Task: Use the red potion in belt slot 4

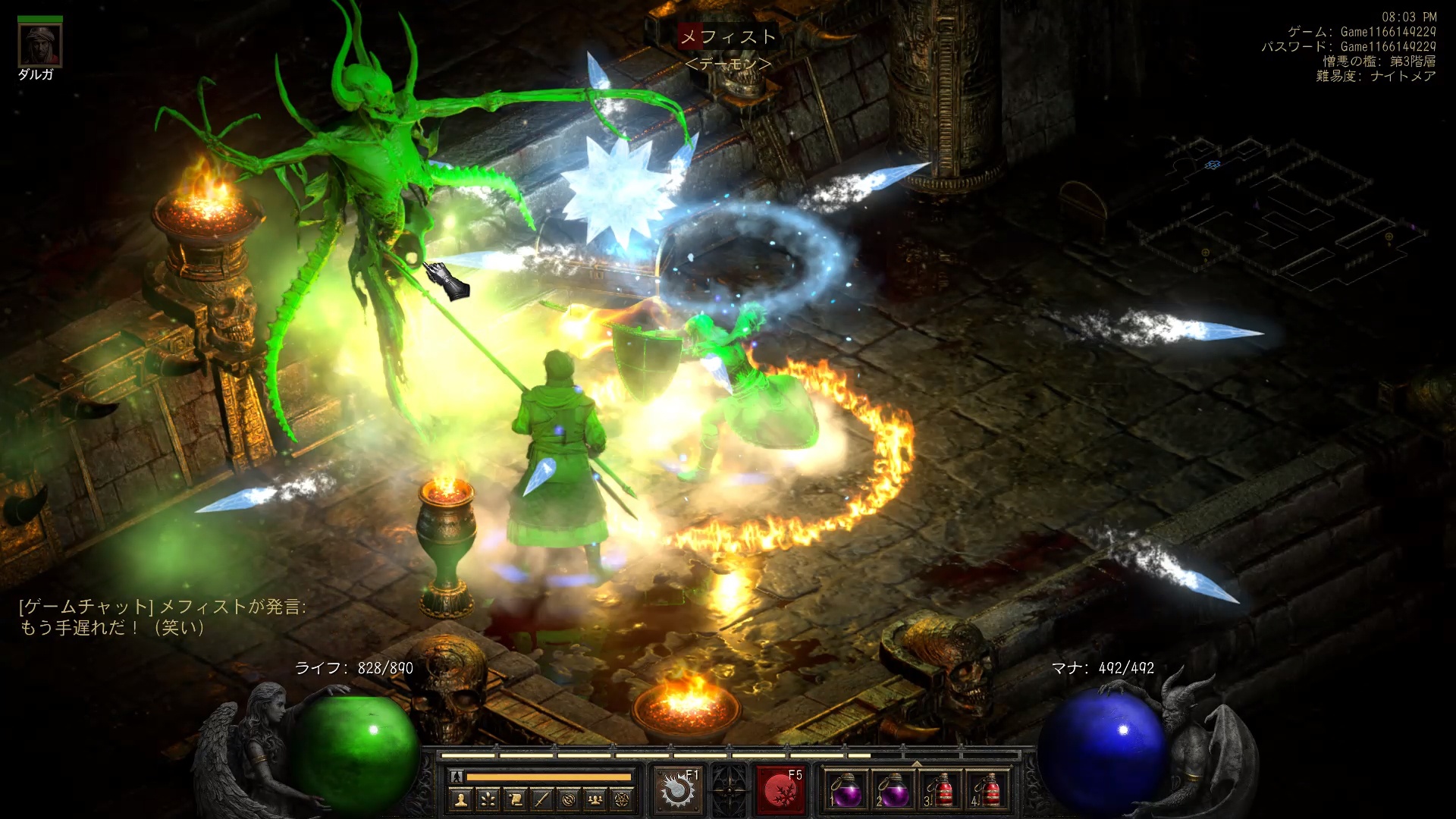Action: (x=987, y=791)
